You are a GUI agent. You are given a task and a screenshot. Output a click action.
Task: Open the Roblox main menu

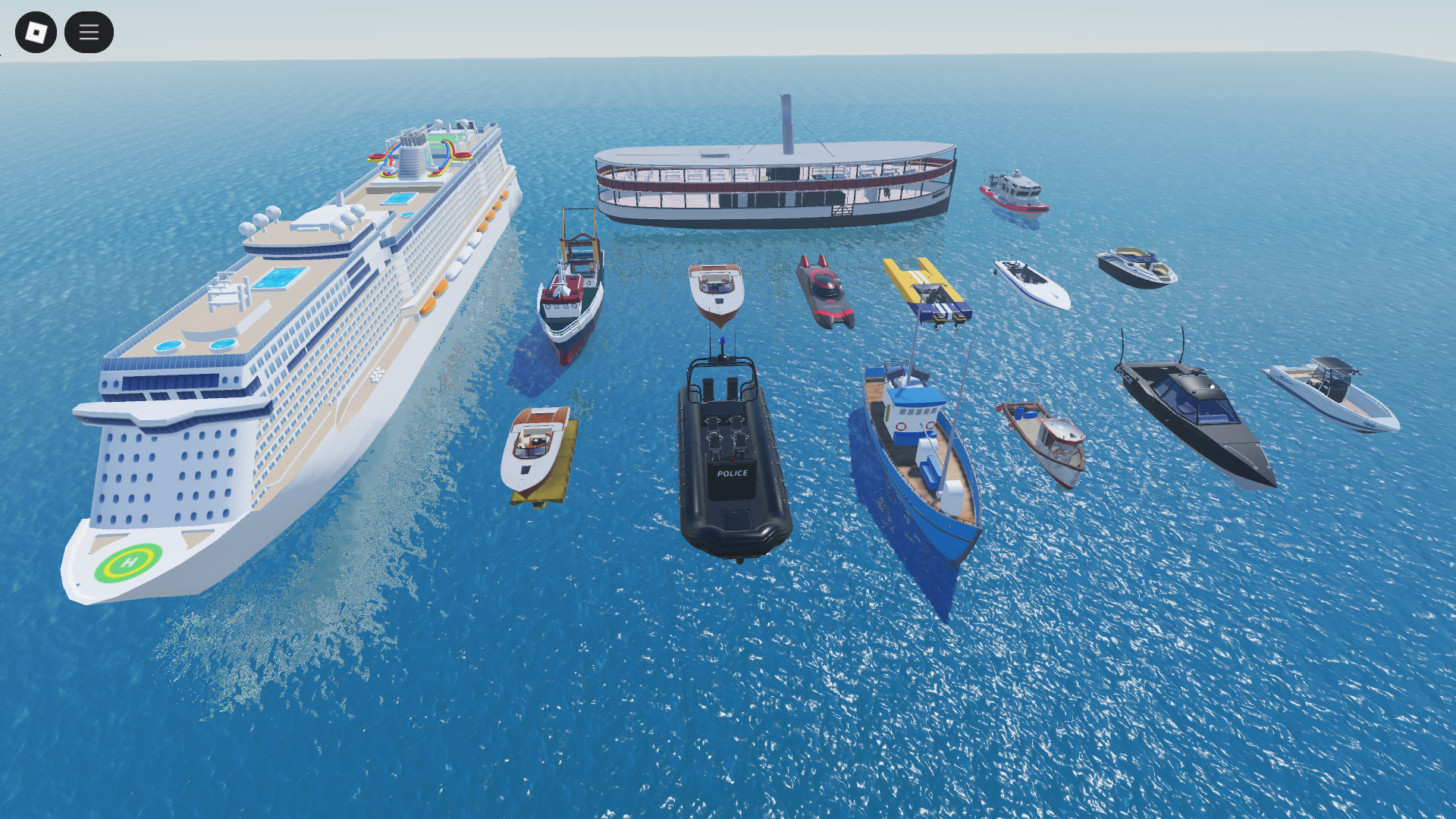click(x=89, y=32)
